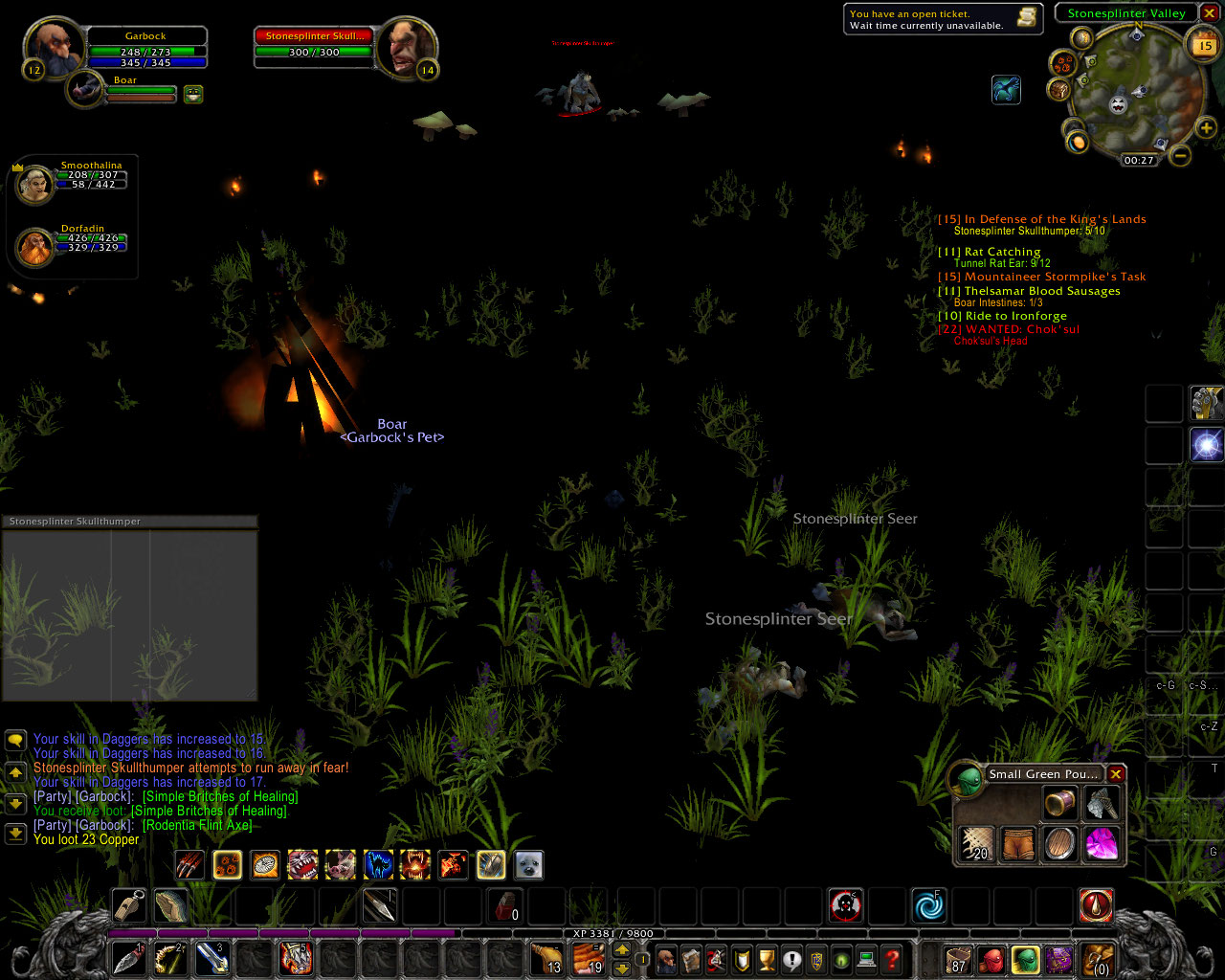The height and width of the screenshot is (980, 1225).
Task: Zoom out the minimap with minus button
Action: (1181, 155)
